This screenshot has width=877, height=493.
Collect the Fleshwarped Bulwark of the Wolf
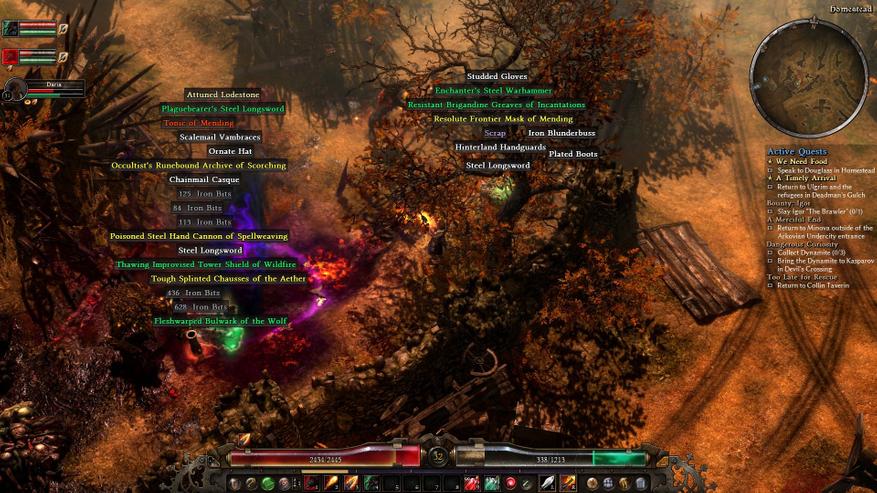[x=221, y=321]
